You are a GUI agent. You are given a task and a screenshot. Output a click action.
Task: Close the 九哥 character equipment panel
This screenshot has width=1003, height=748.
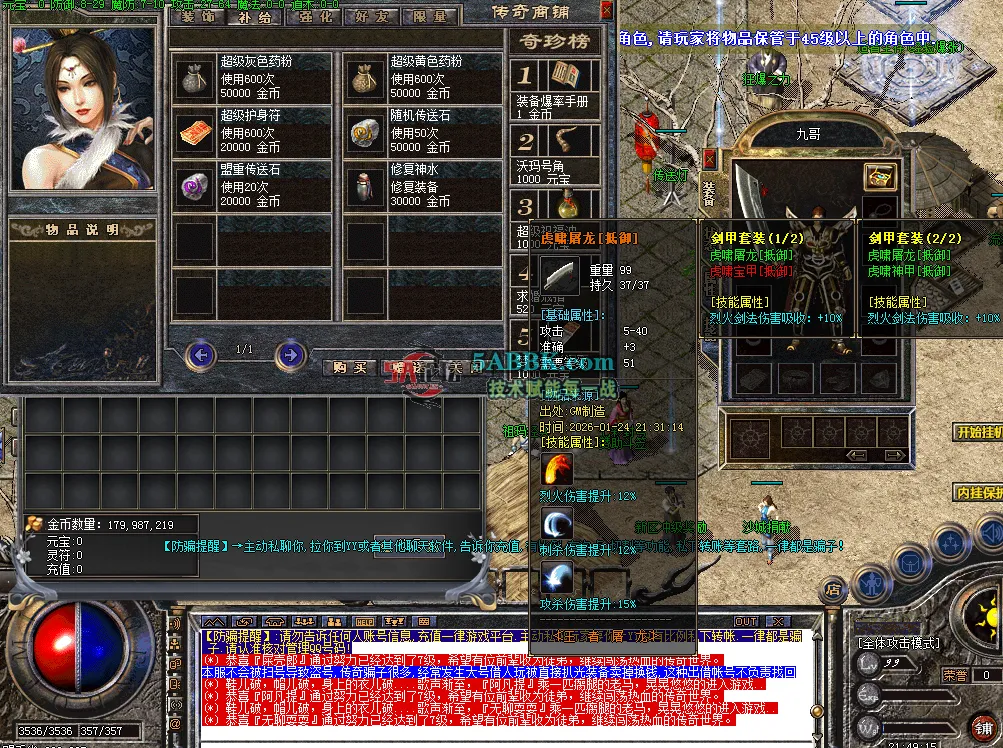click(x=710, y=158)
